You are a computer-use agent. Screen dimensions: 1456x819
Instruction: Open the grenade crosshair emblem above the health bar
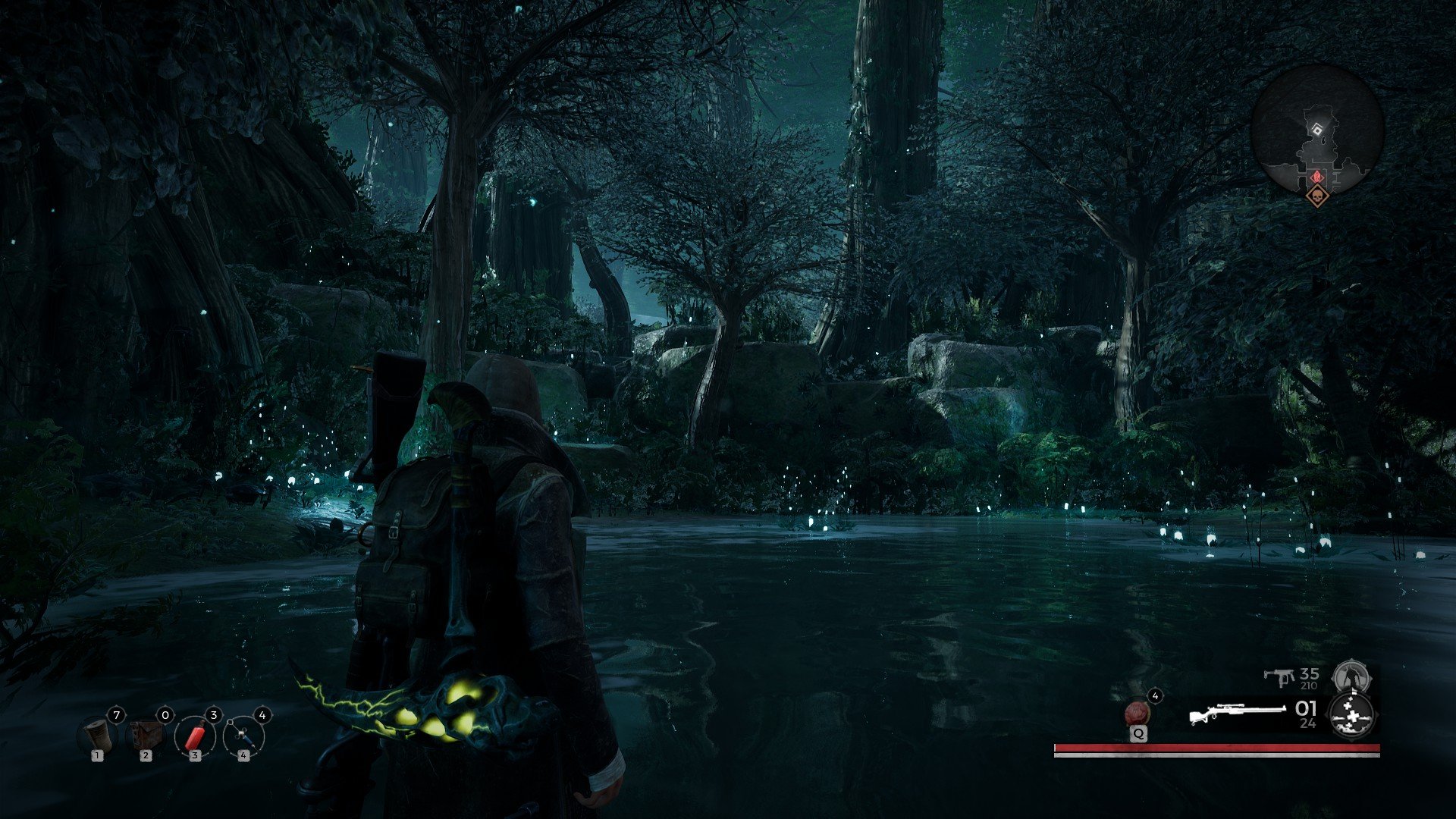(x=1353, y=717)
